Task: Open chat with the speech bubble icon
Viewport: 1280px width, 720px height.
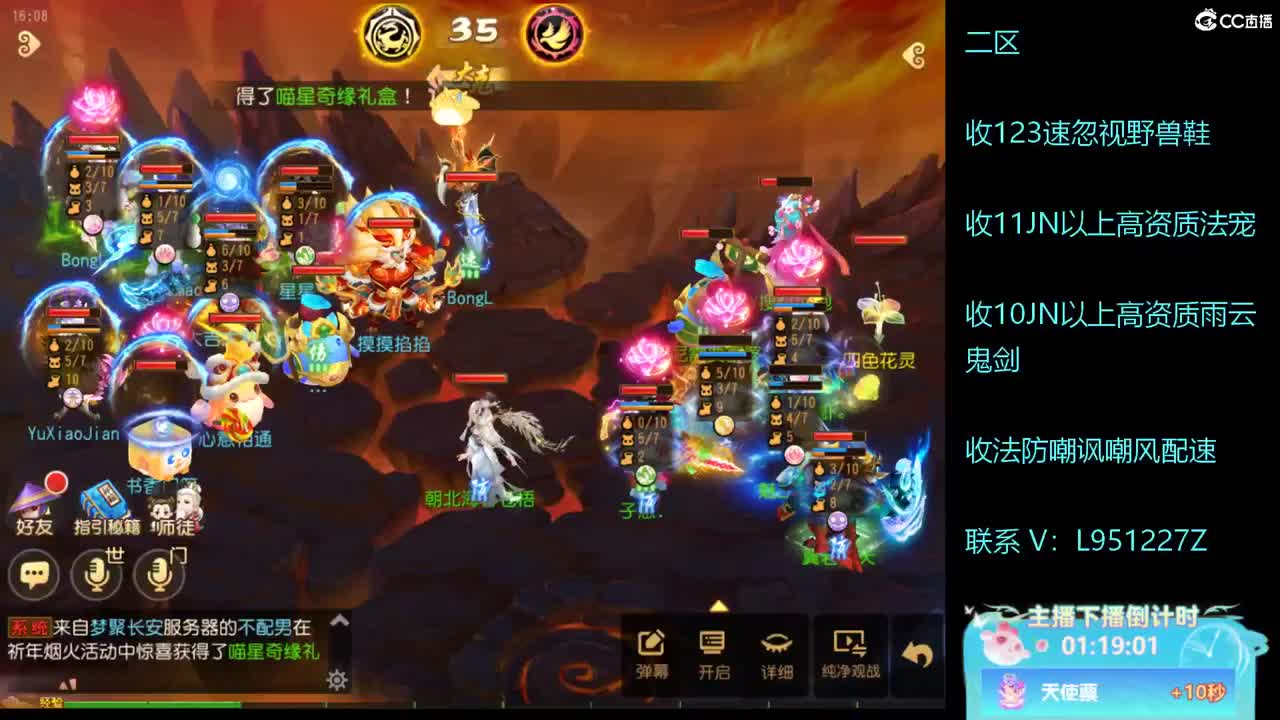Action: click(x=33, y=575)
